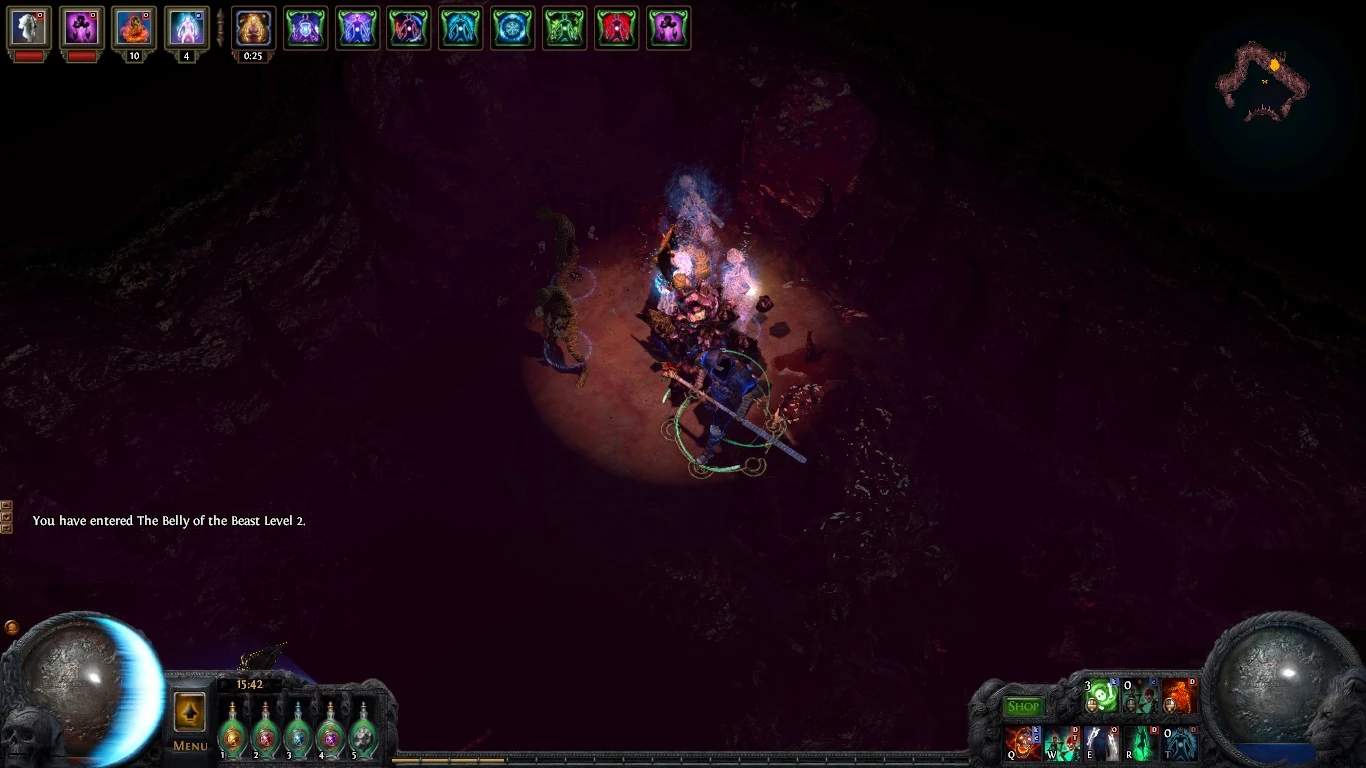Click the minimap in the top right corner
The width and height of the screenshot is (1366, 768).
(x=1264, y=80)
